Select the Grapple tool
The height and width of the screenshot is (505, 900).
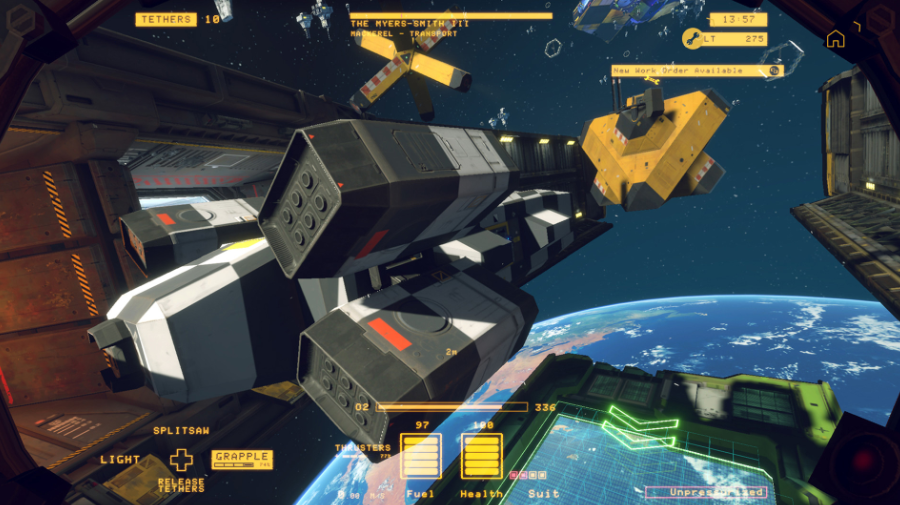pos(242,458)
